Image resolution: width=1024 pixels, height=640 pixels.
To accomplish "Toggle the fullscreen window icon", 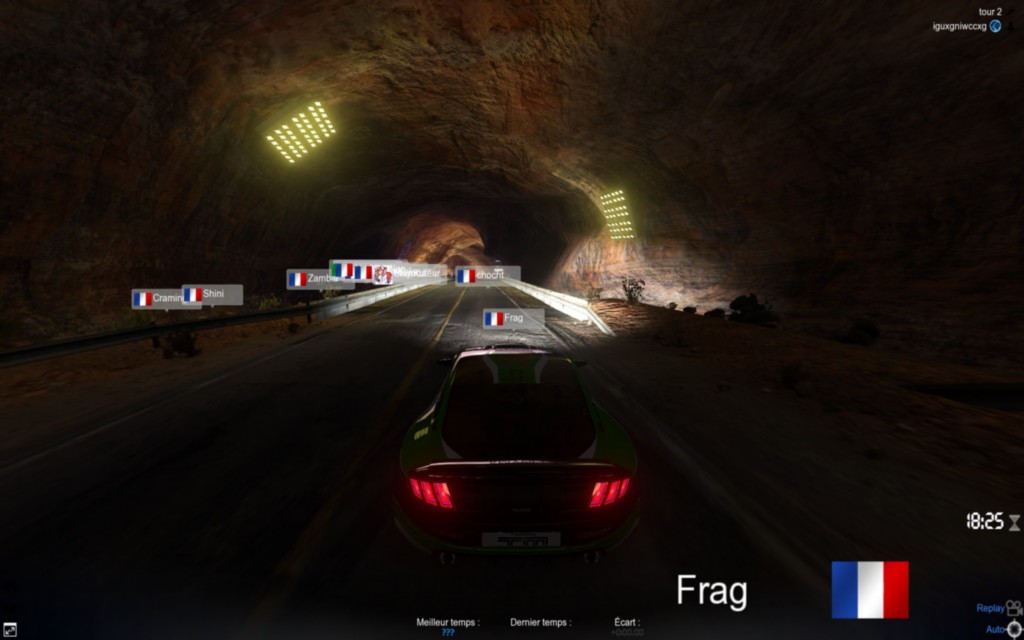I will coord(10,630).
